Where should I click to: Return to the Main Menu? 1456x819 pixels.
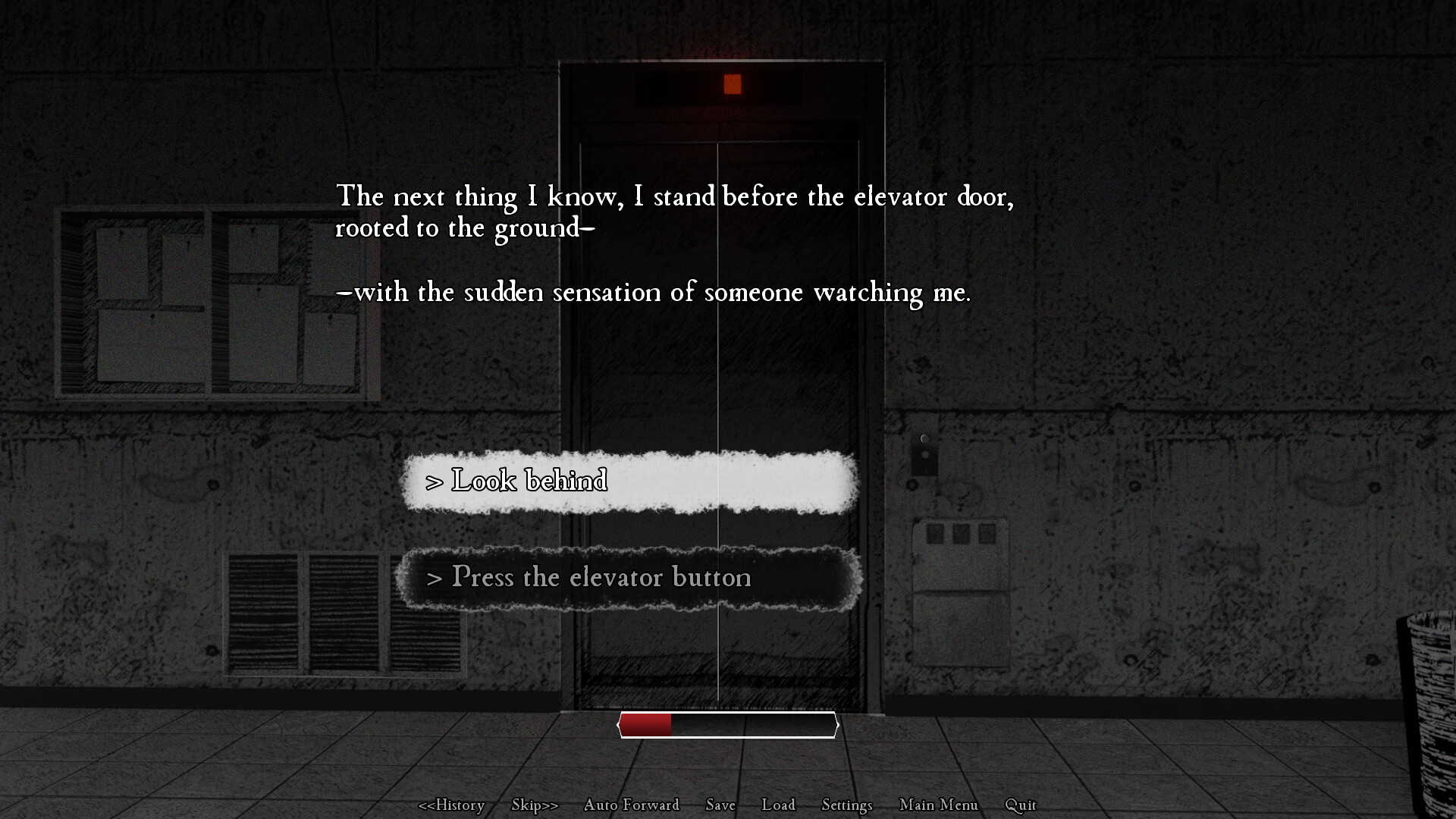(x=938, y=805)
